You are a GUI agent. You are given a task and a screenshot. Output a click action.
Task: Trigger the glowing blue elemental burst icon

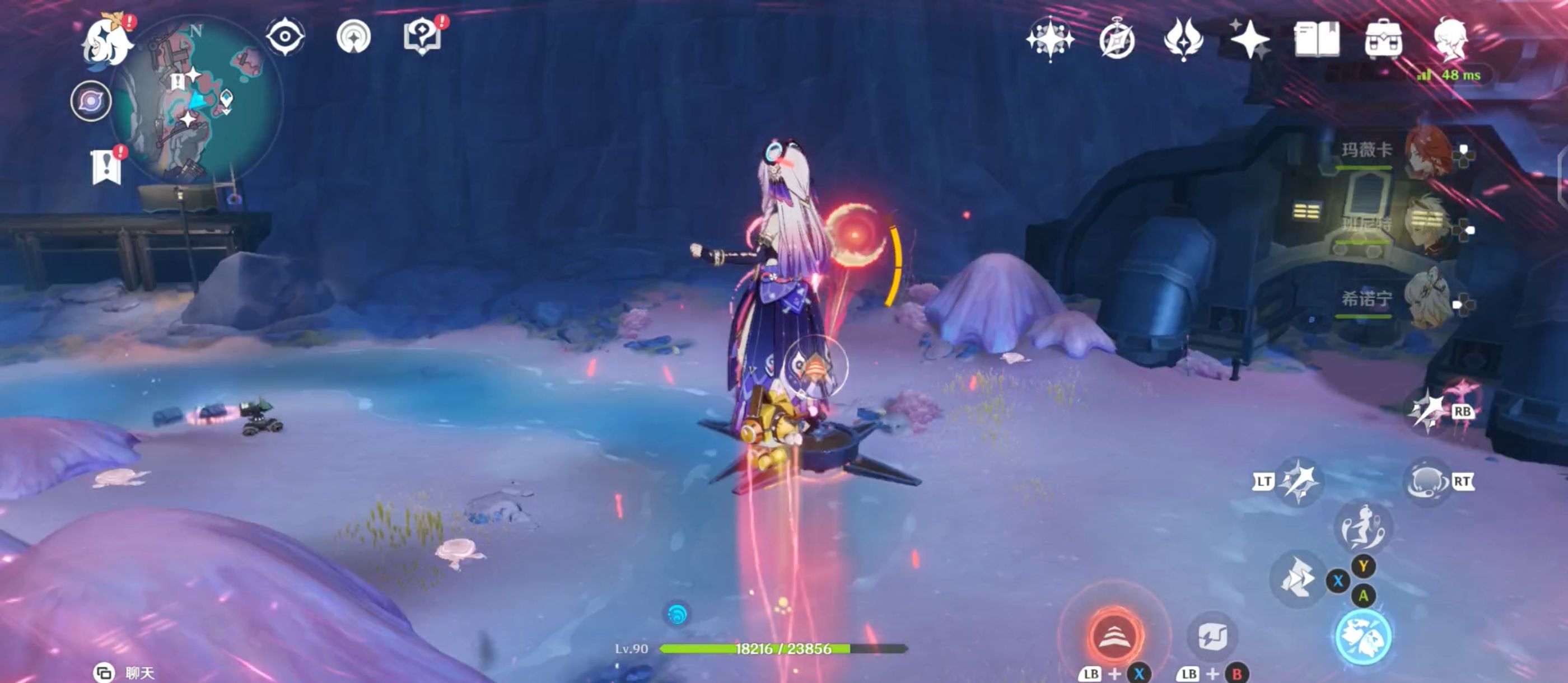coord(1363,637)
